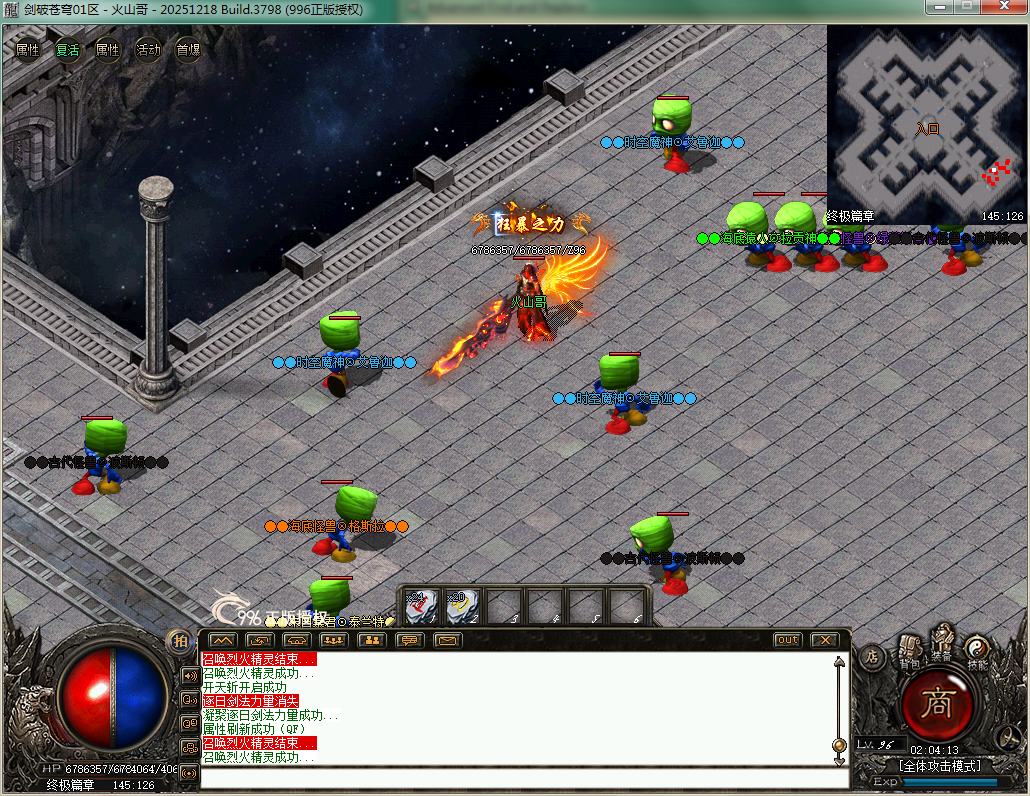
Task: Open the 拍 auction button
Action: click(x=180, y=641)
